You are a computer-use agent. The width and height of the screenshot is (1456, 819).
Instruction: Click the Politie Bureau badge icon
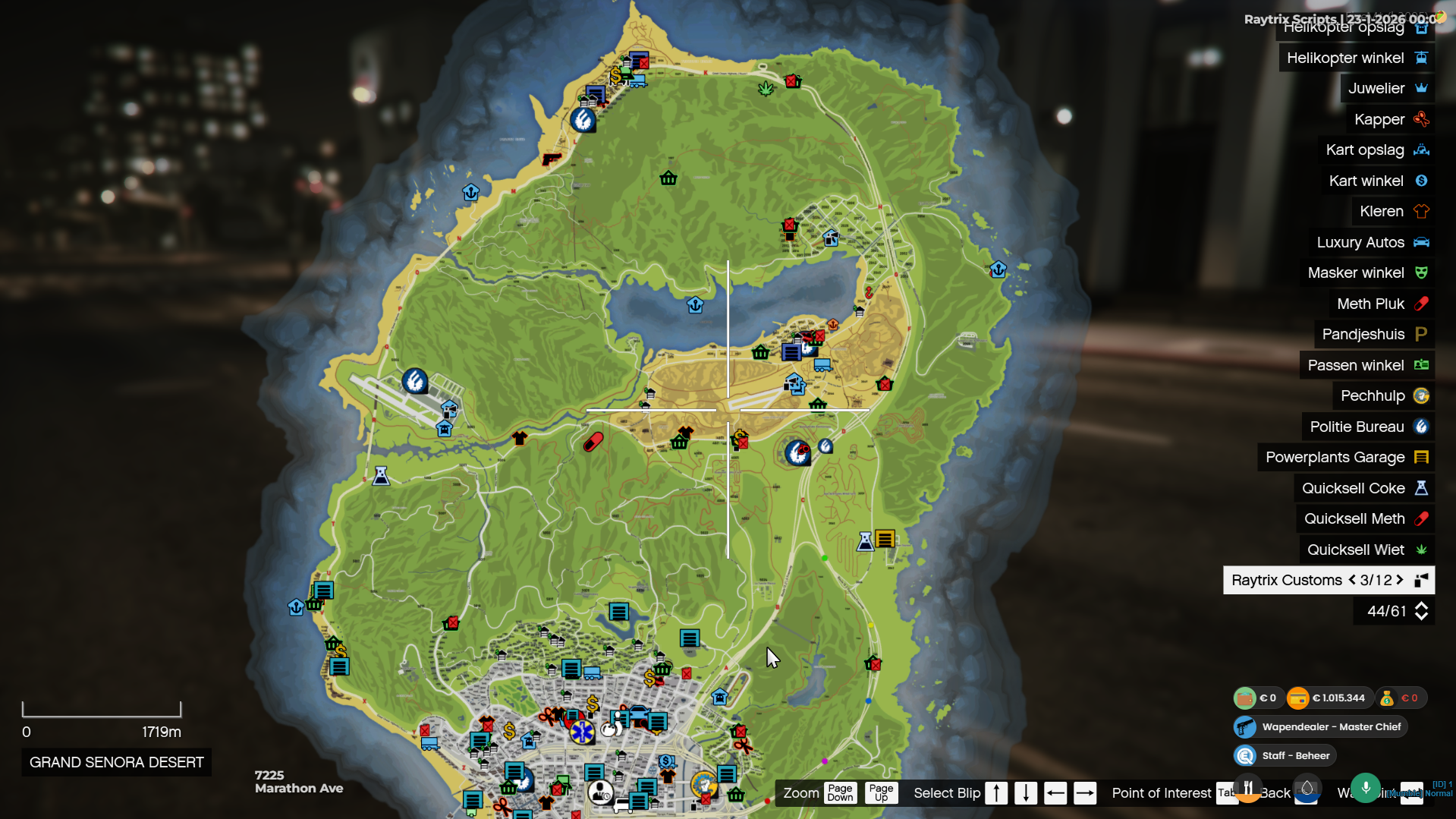[1420, 427]
